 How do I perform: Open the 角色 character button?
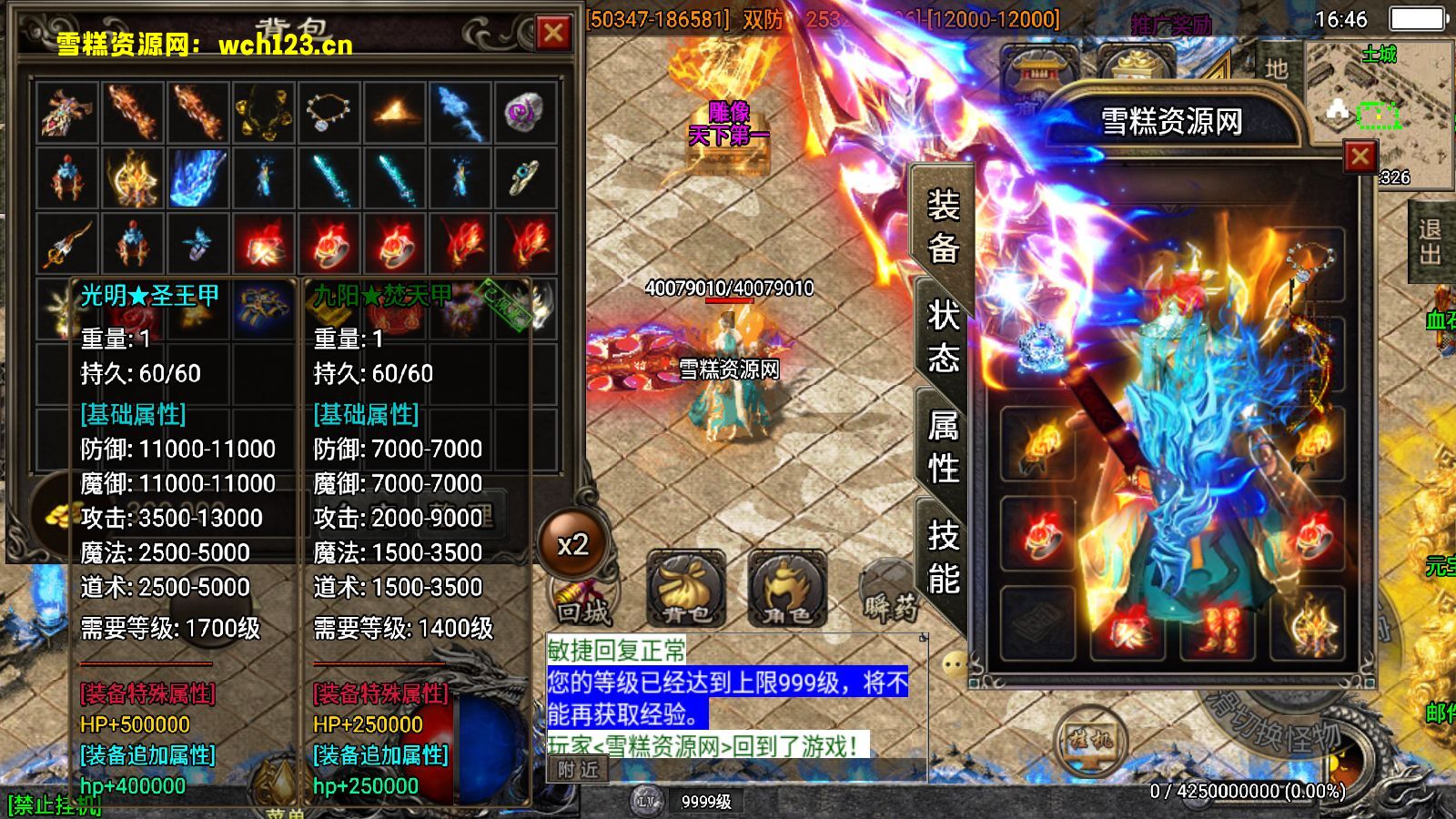click(x=787, y=590)
